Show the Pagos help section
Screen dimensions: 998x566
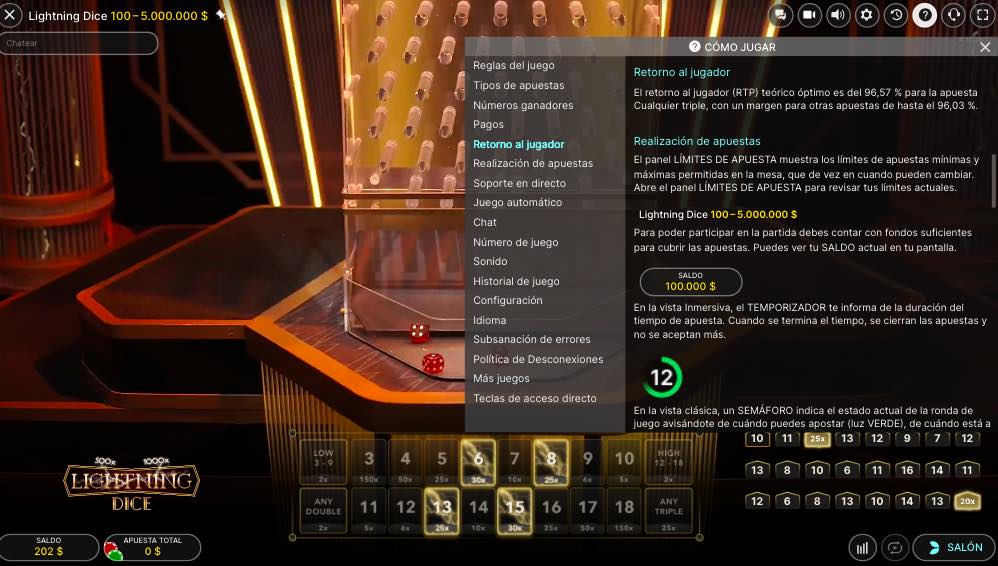488,125
